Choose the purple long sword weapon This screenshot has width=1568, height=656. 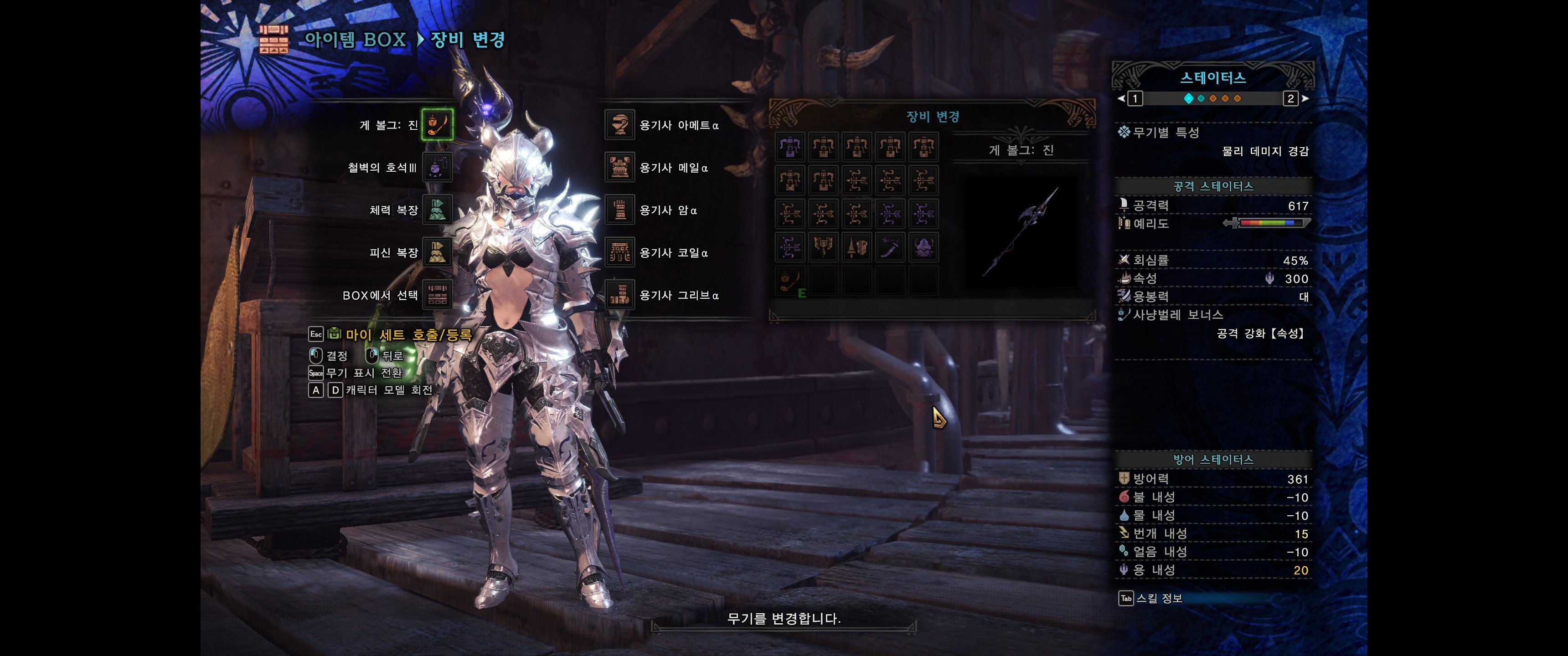click(x=890, y=247)
